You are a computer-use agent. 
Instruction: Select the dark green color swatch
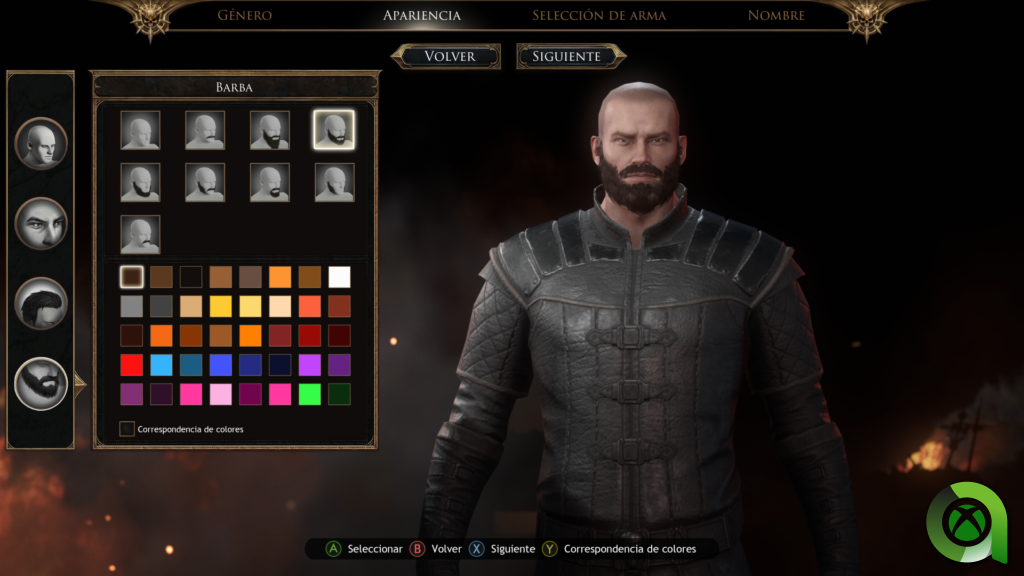(340, 394)
